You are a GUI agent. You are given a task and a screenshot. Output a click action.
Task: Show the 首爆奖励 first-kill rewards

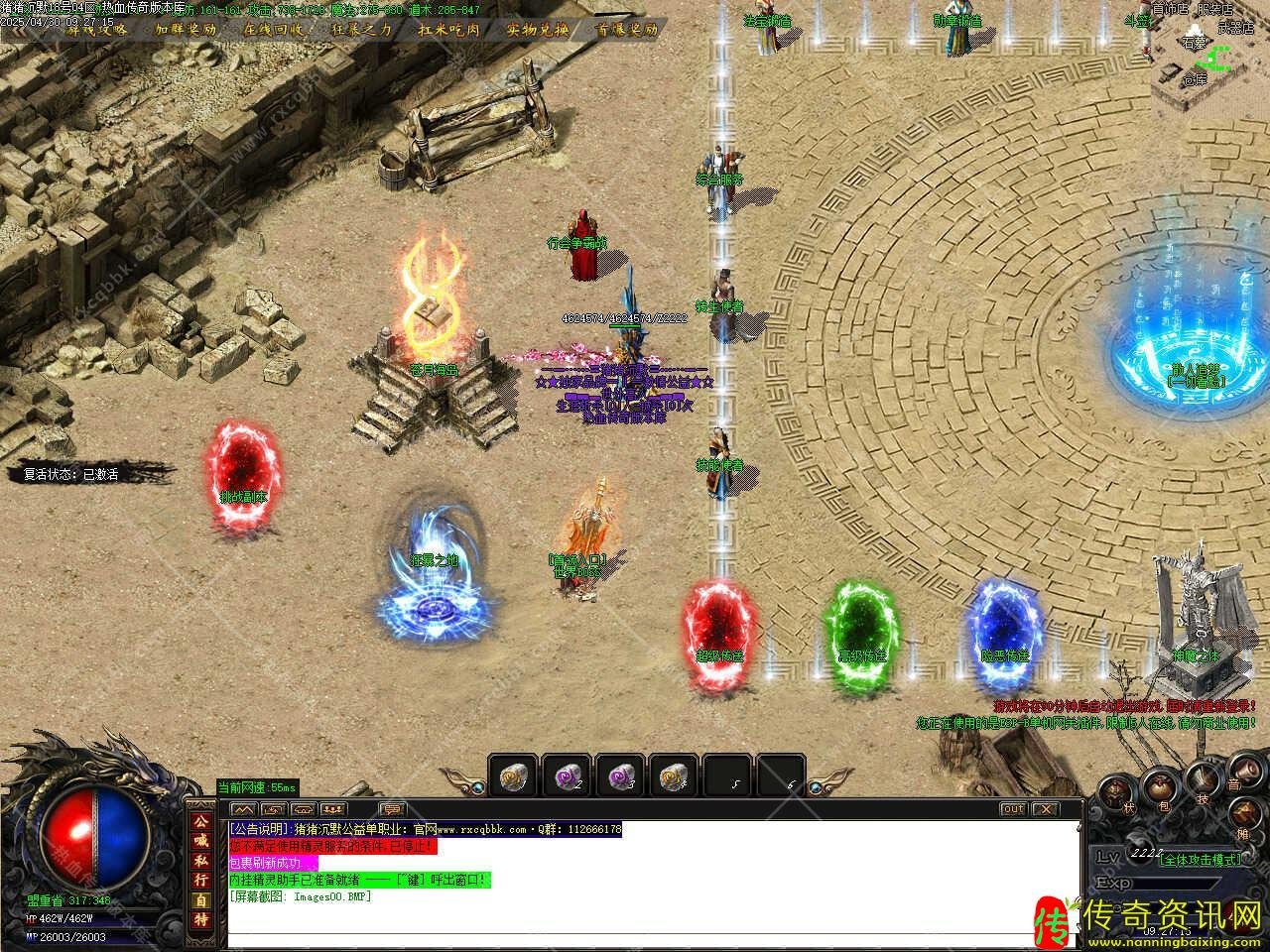[x=626, y=29]
